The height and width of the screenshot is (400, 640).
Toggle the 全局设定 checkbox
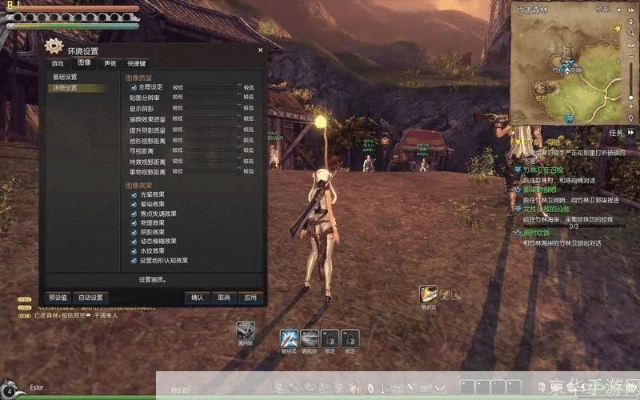click(133, 87)
